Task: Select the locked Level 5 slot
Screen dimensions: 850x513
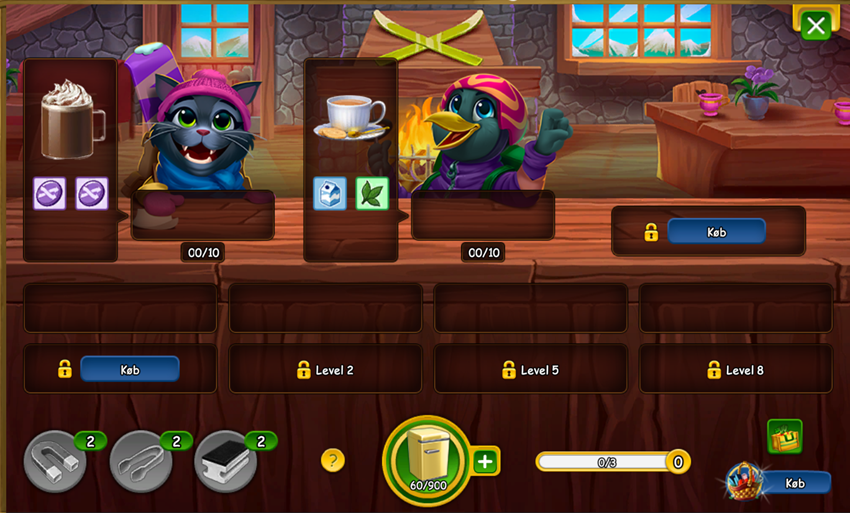Action: click(530, 370)
